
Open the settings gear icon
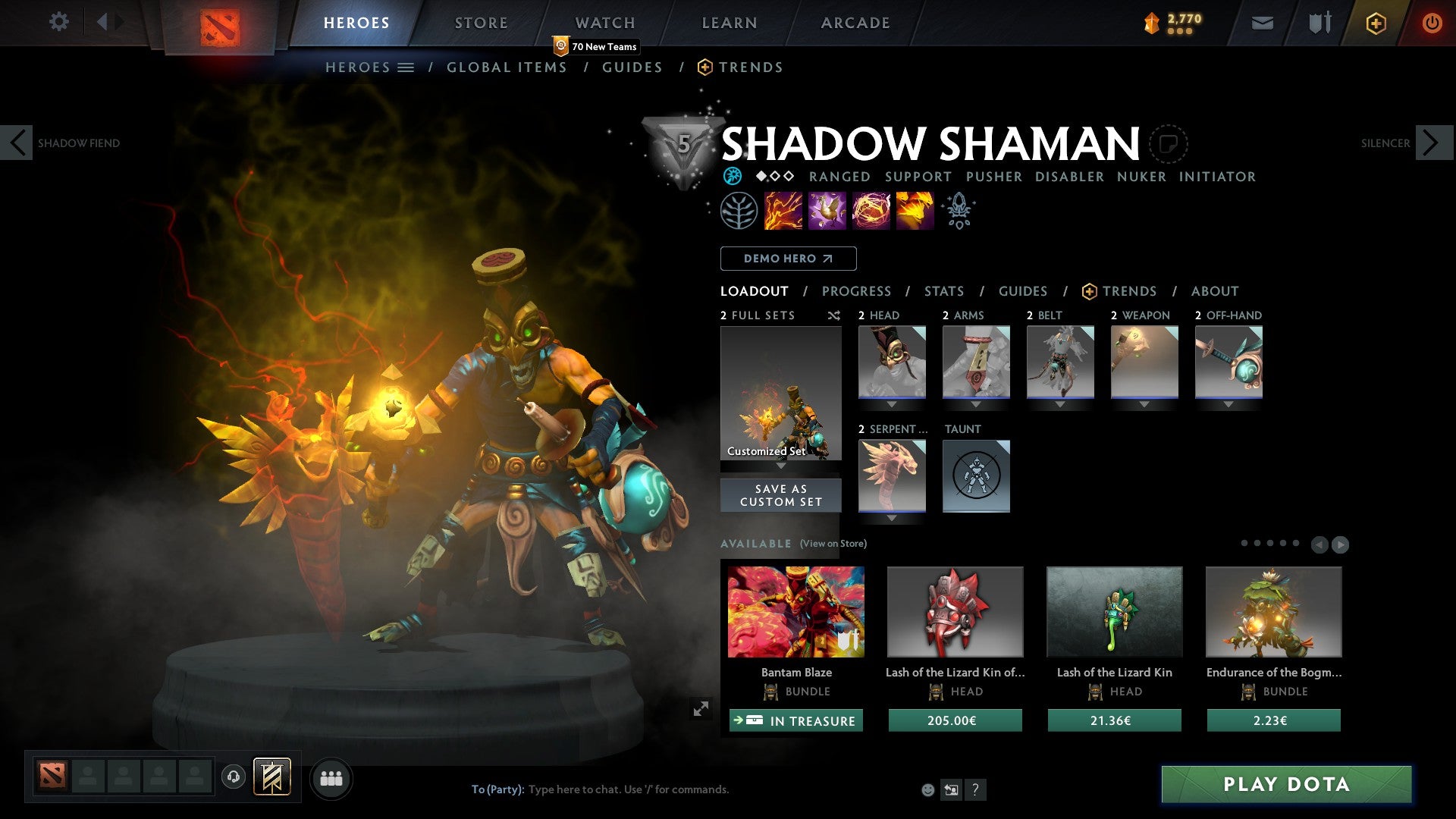tap(58, 22)
